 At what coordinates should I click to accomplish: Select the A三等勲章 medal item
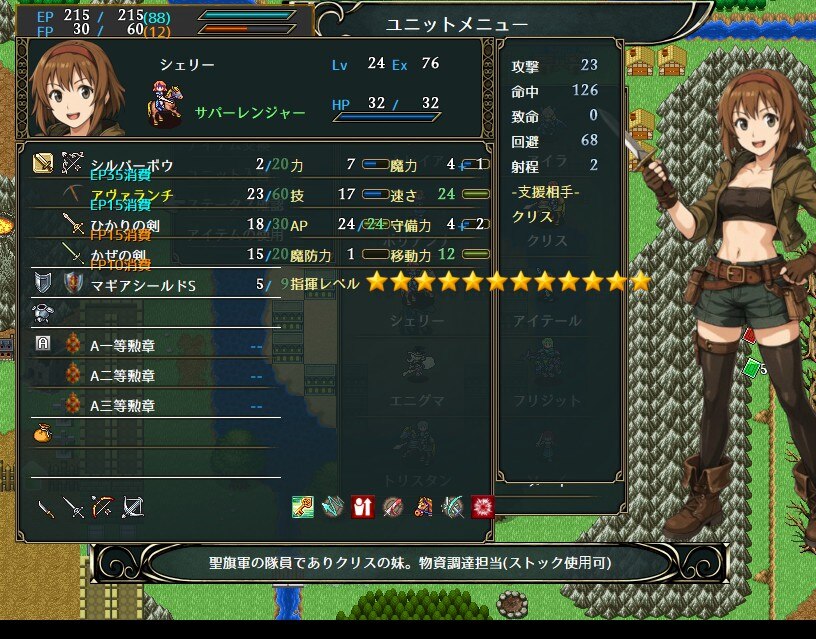[122, 406]
